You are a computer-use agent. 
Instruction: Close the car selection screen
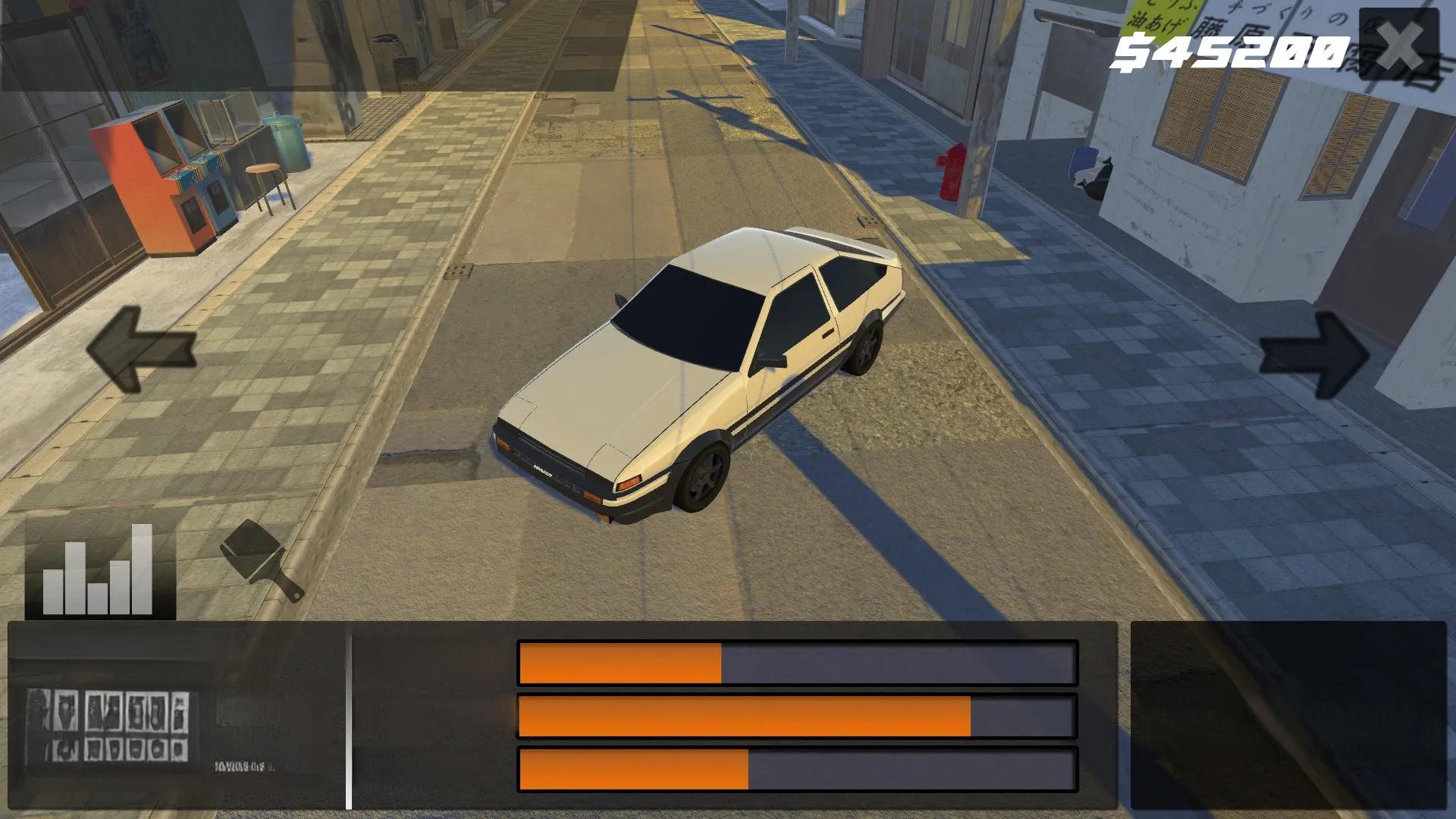[x=1398, y=45]
